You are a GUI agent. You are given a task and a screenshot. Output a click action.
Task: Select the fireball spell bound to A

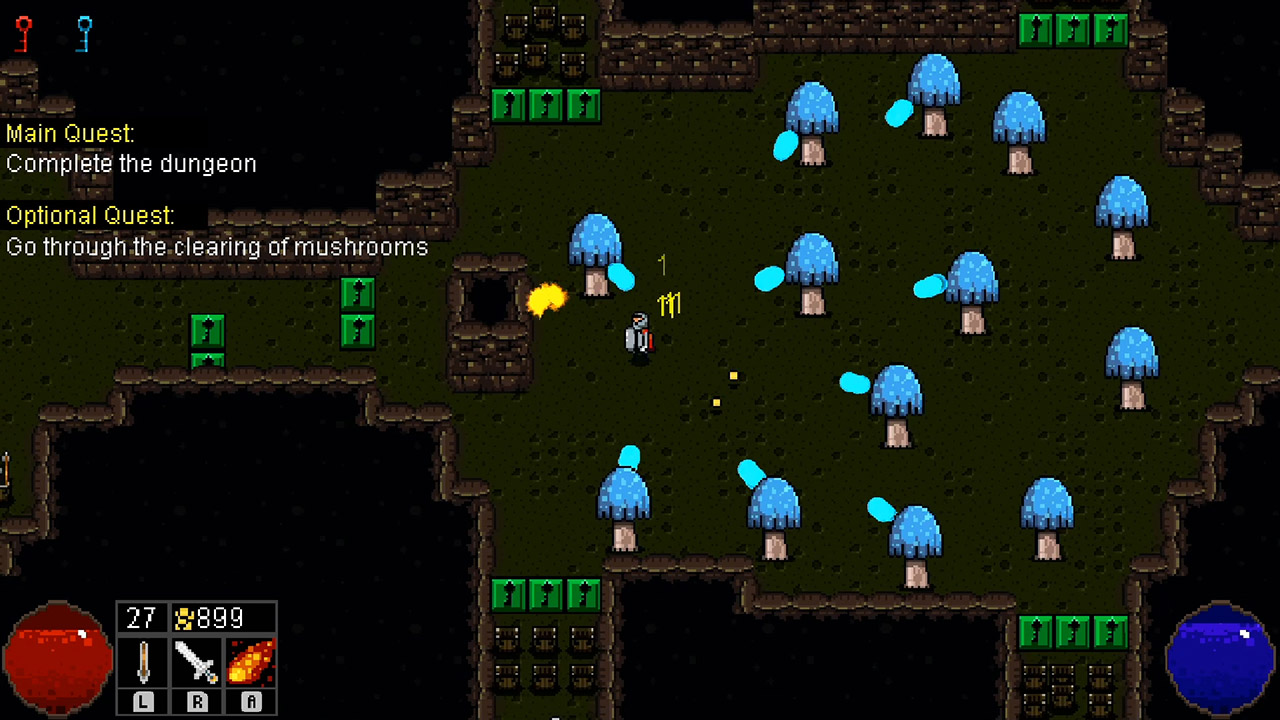250,660
